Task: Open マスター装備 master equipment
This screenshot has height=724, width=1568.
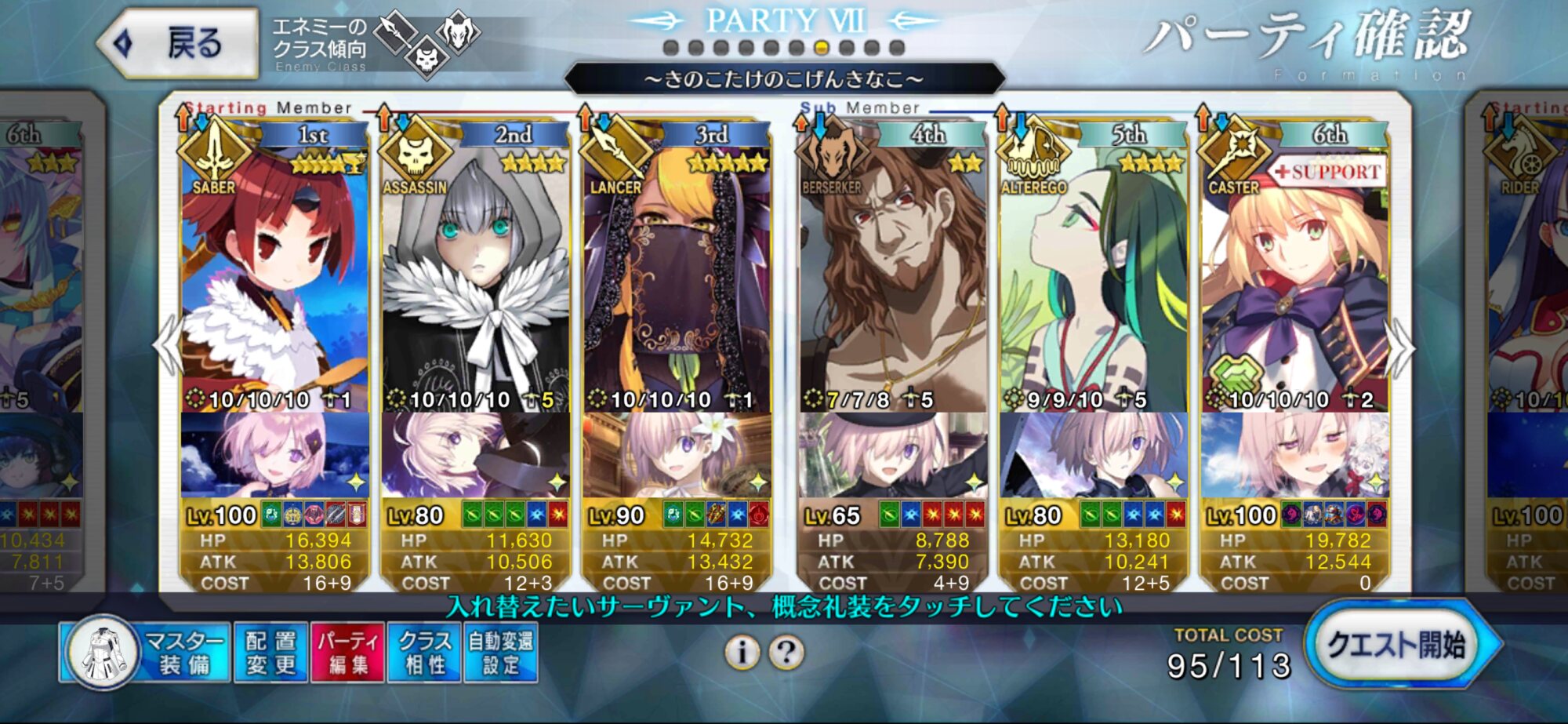Action: 147,653
